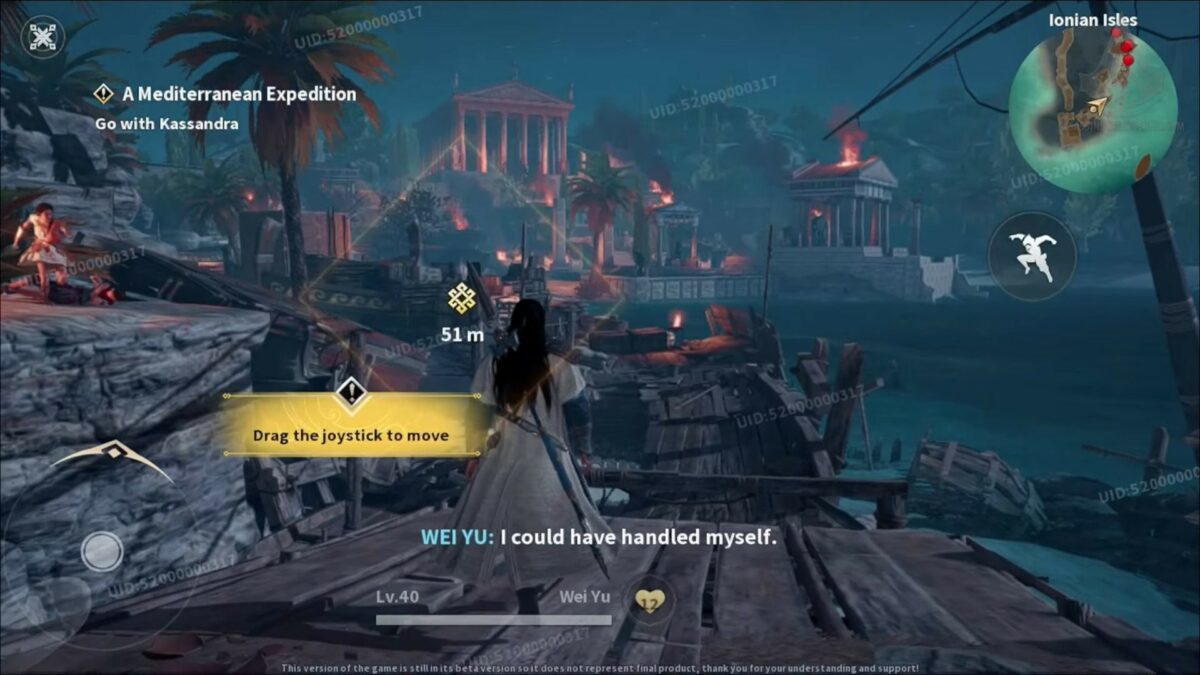Tap the quest waypoint marker showing 51 m
Screen dimensions: 1200x675
coord(461,298)
